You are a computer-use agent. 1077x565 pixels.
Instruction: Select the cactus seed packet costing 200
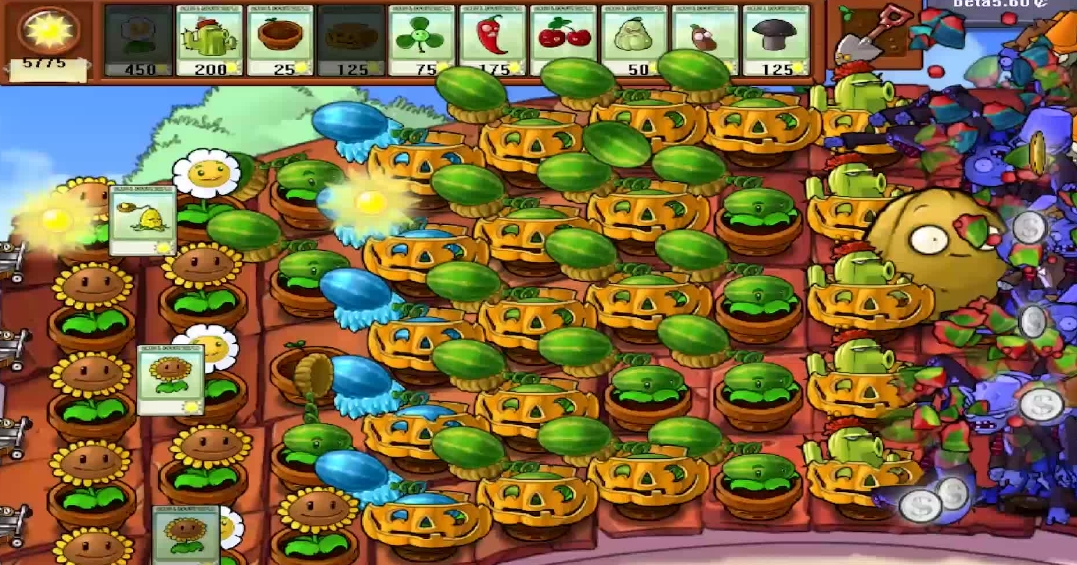209,40
